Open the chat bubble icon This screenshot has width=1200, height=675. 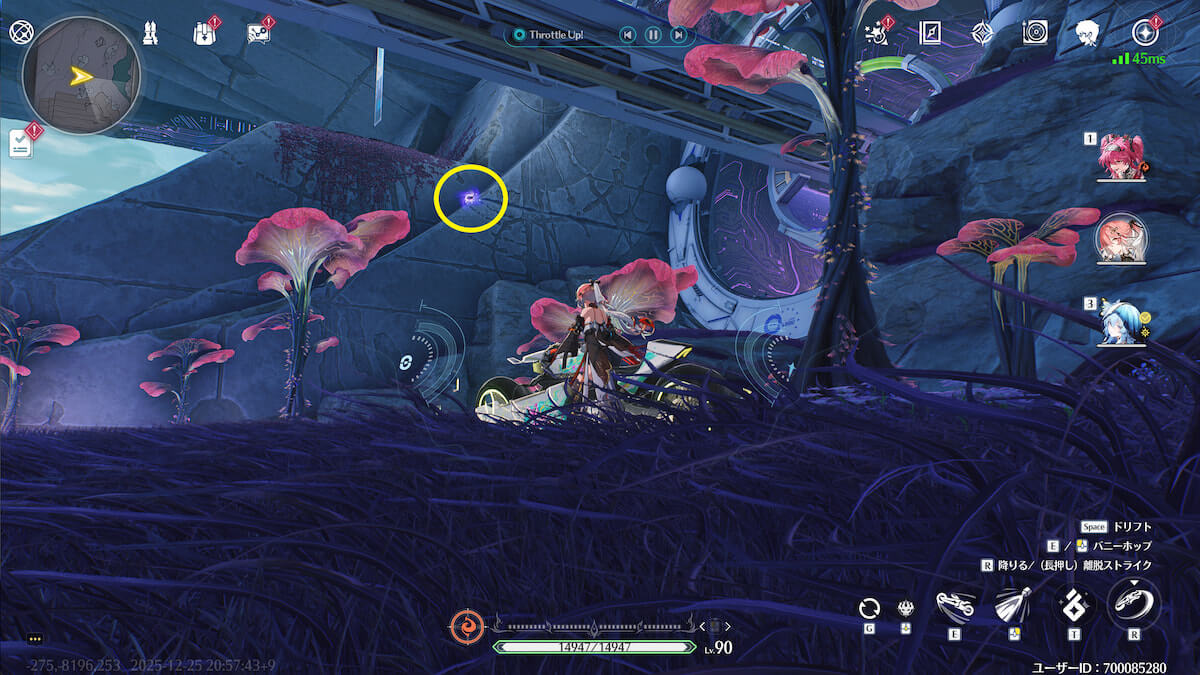(x=258, y=33)
